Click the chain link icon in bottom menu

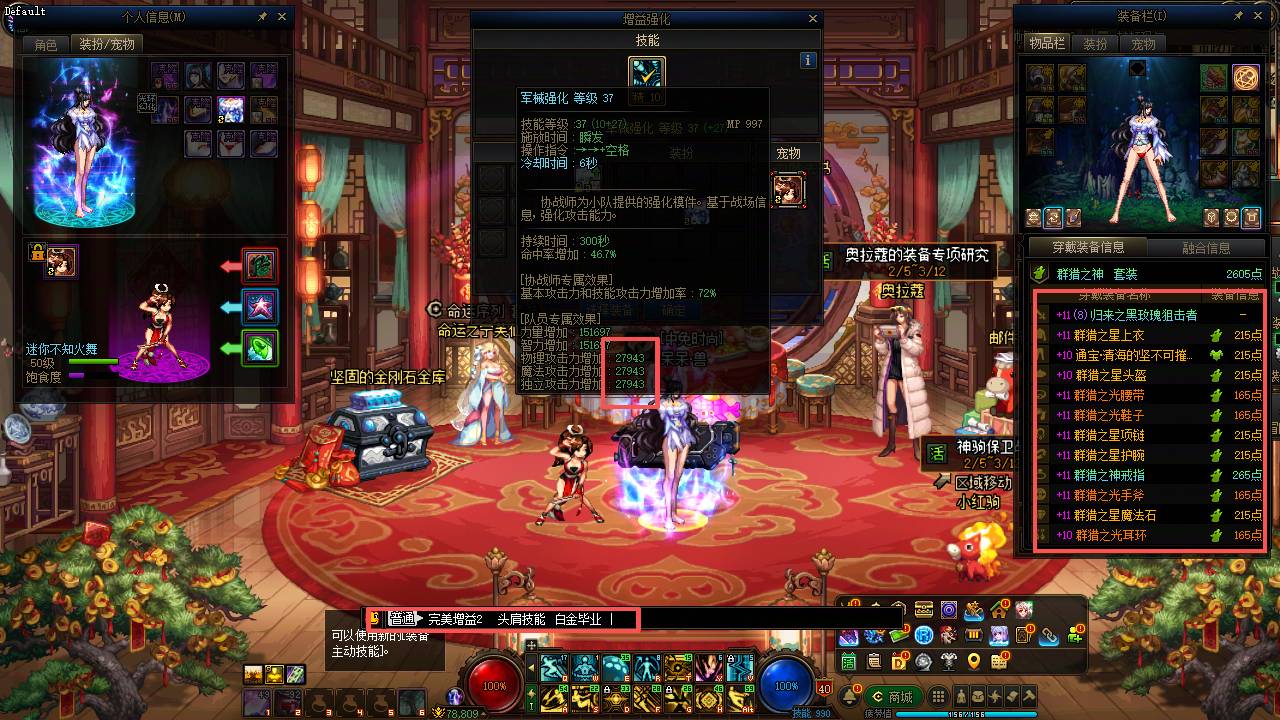1049,637
